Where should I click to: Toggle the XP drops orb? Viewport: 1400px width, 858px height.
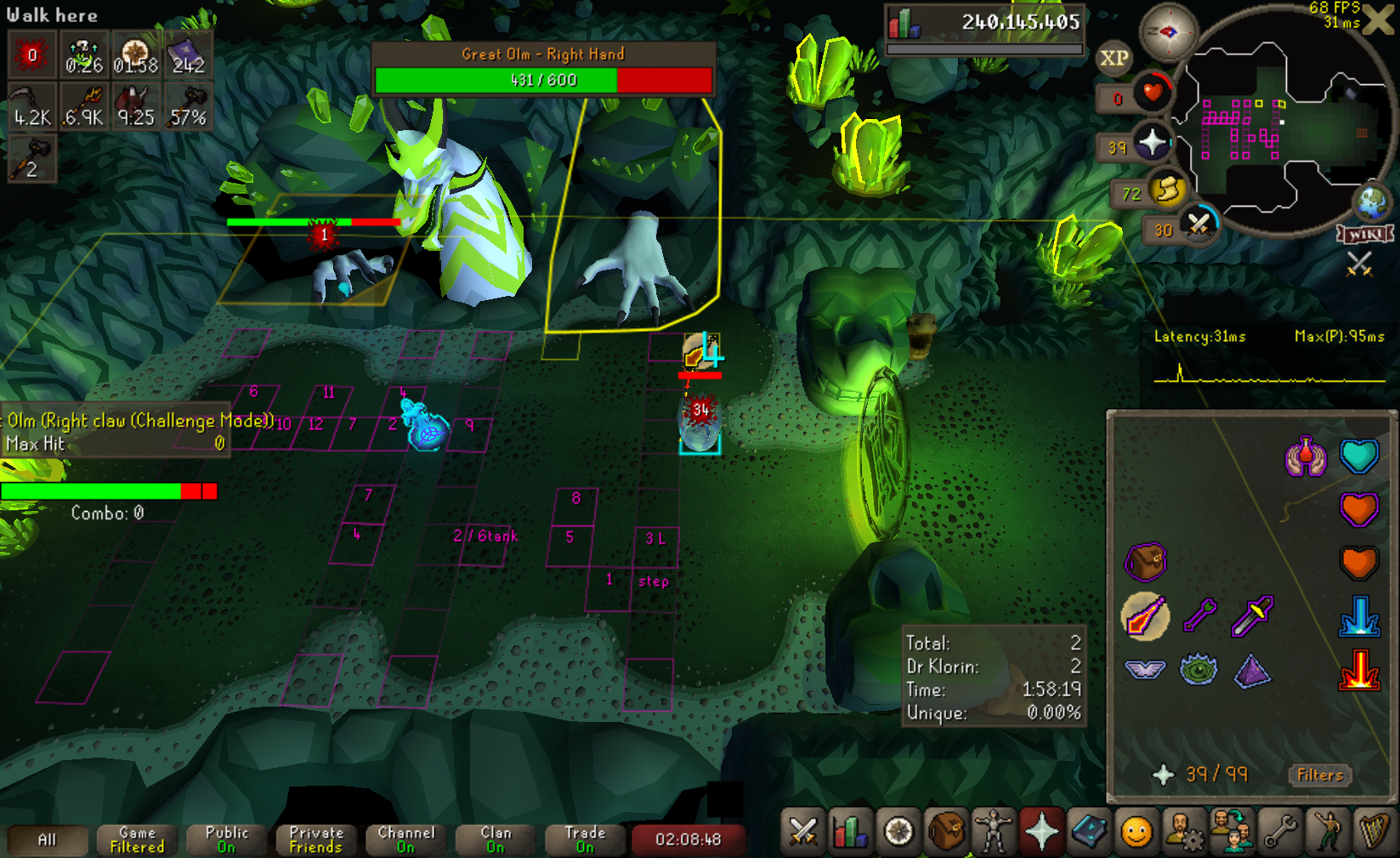click(x=1114, y=59)
